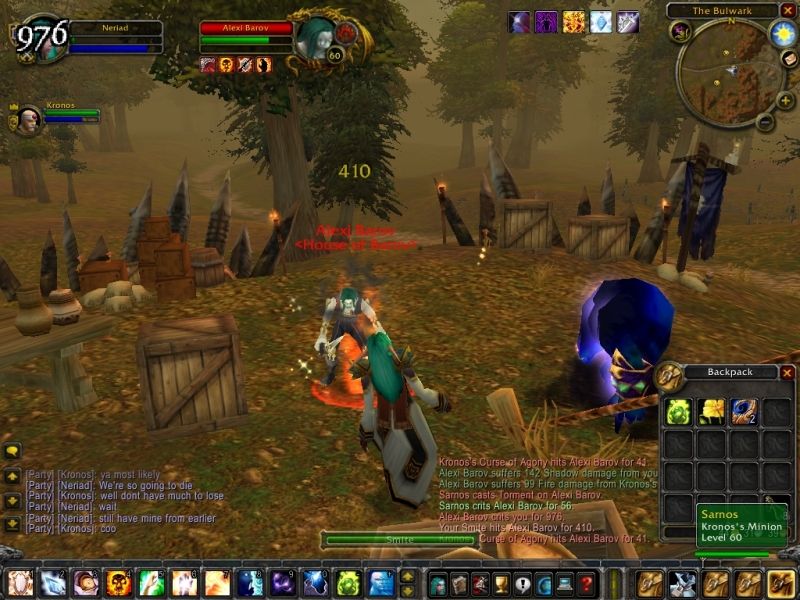This screenshot has height=600, width=800.
Task: Cast the skull spell on the action bar
Action: (118, 583)
